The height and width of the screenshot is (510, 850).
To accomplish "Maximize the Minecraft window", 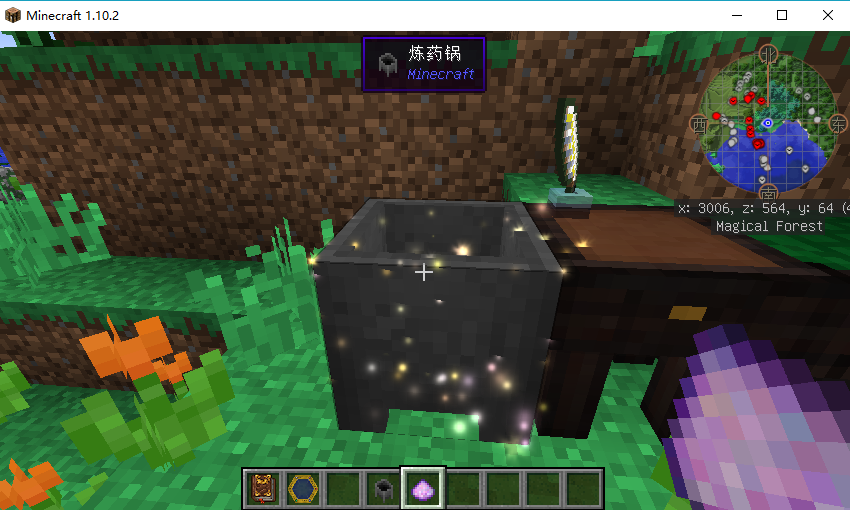I will pos(782,15).
